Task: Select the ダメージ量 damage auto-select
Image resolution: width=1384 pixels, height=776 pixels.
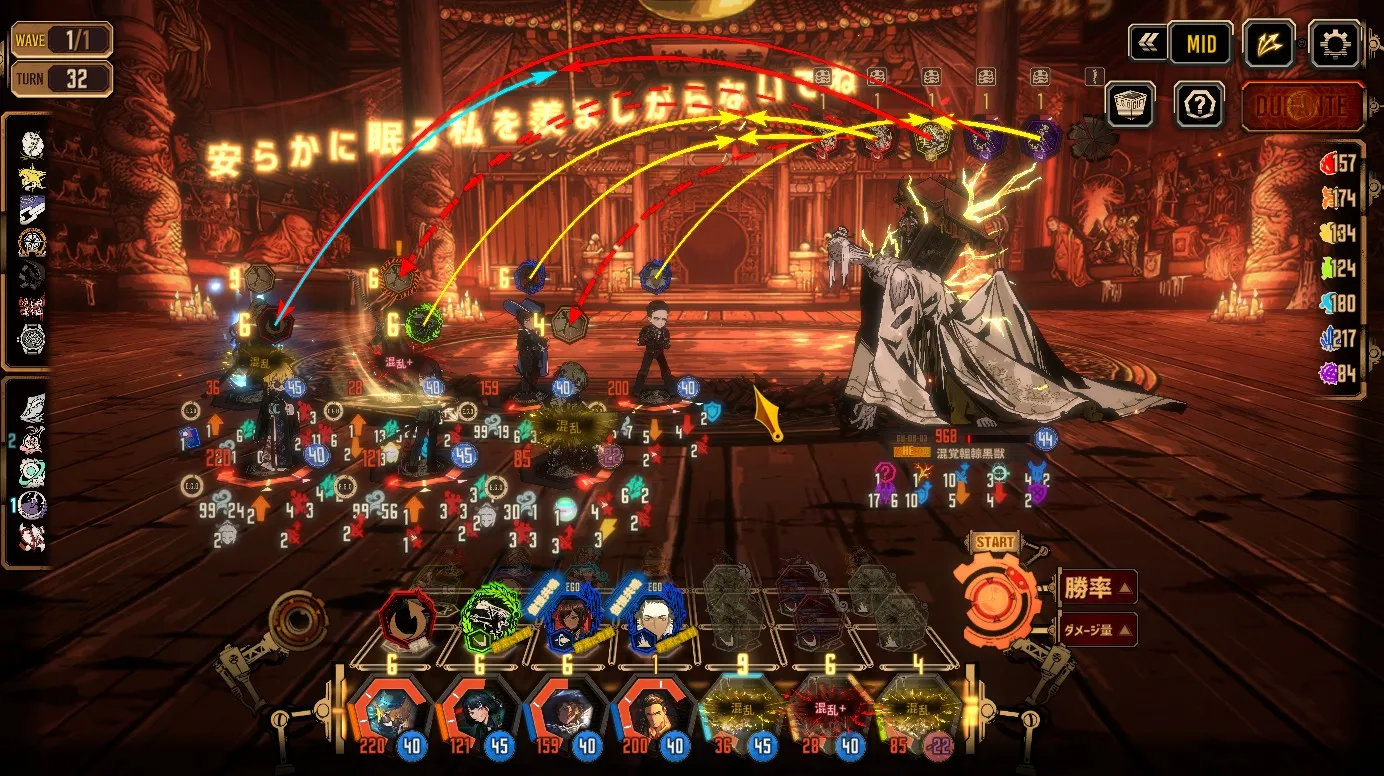Action: click(x=1096, y=629)
